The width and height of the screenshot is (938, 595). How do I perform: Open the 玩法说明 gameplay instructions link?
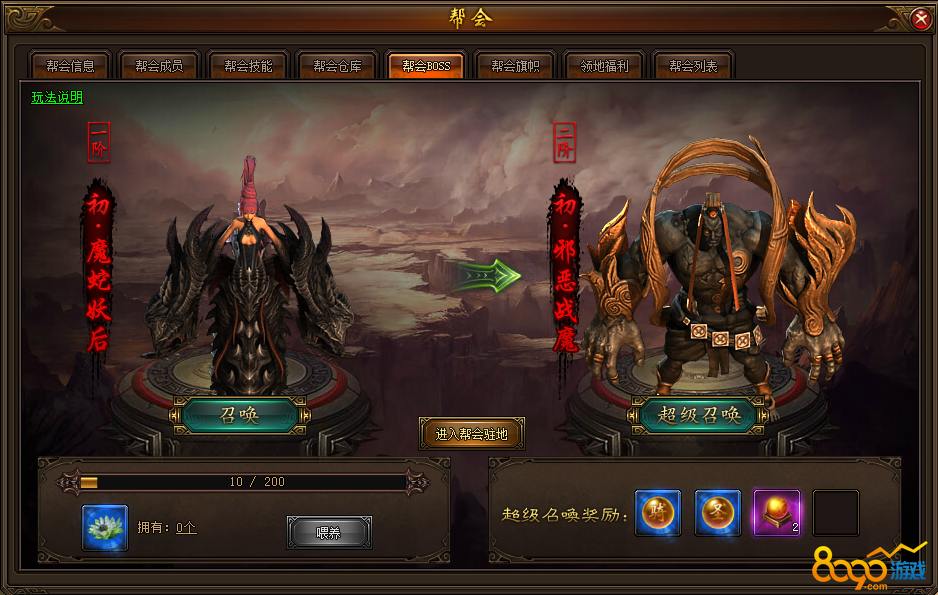(57, 98)
